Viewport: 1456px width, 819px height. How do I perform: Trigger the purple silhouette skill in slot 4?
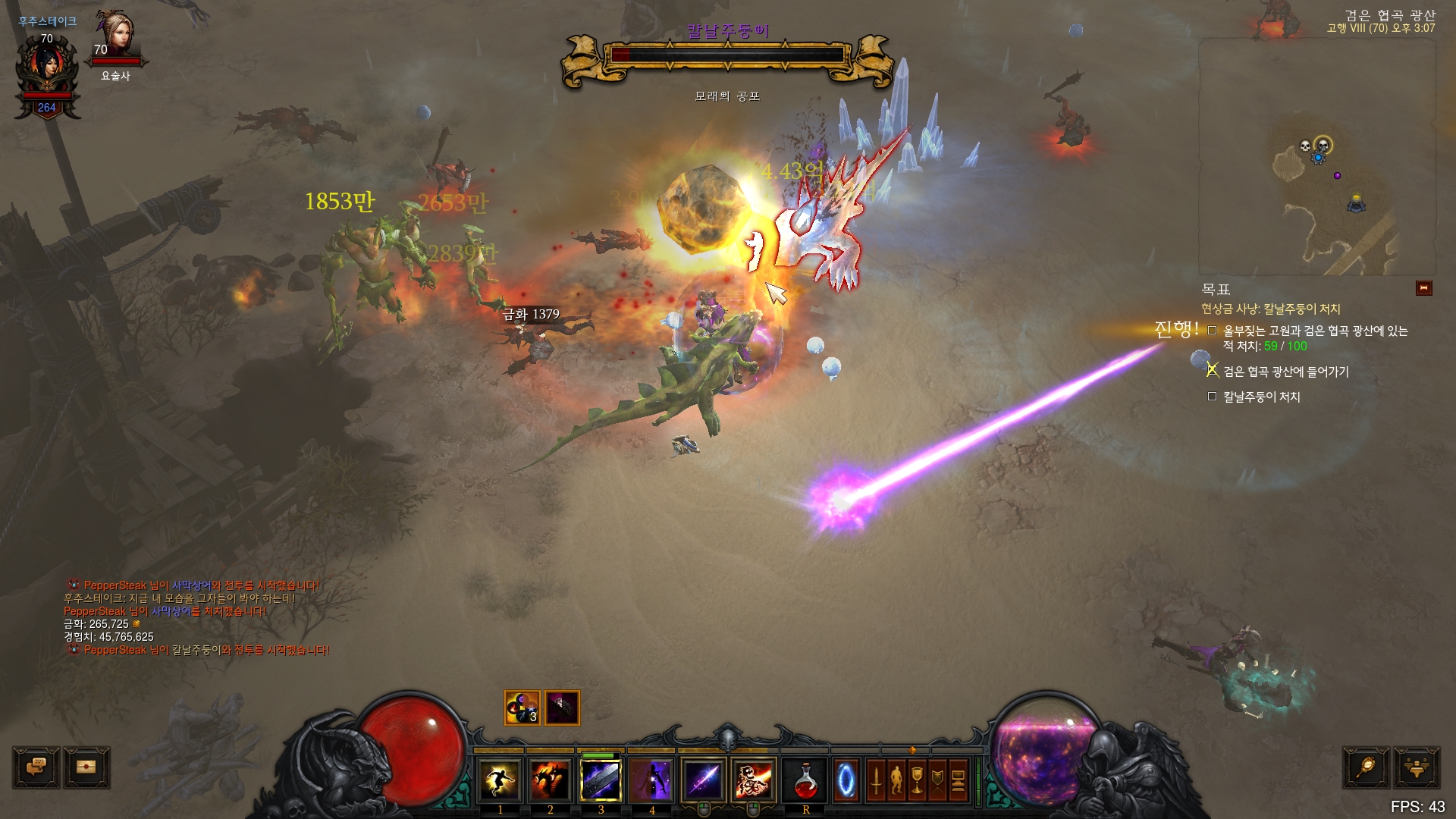[x=652, y=781]
